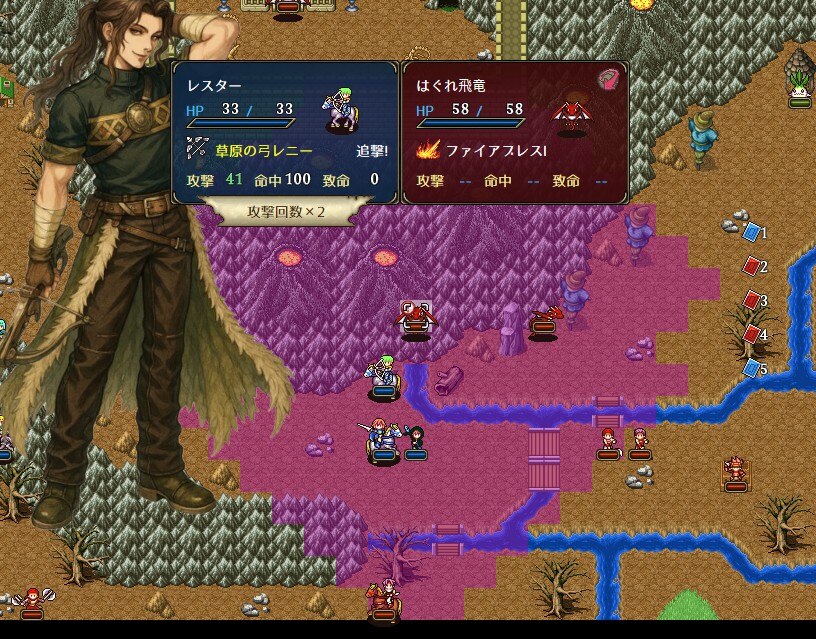Select the targeted stray wyvern under the cursor
This screenshot has width=816, height=639.
pos(415,318)
